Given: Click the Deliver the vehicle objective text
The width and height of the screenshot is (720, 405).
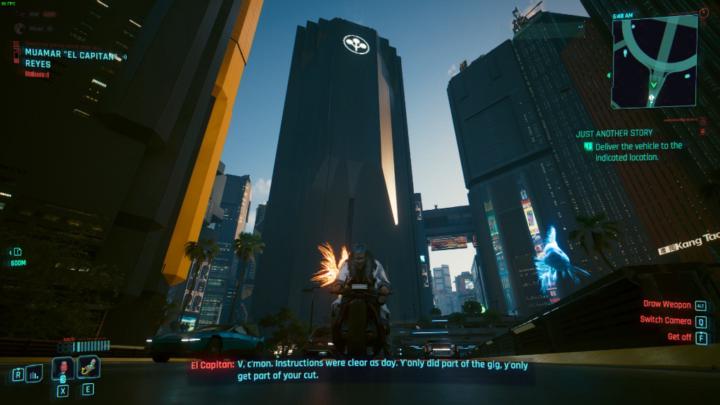Looking at the screenshot, I should (639, 151).
